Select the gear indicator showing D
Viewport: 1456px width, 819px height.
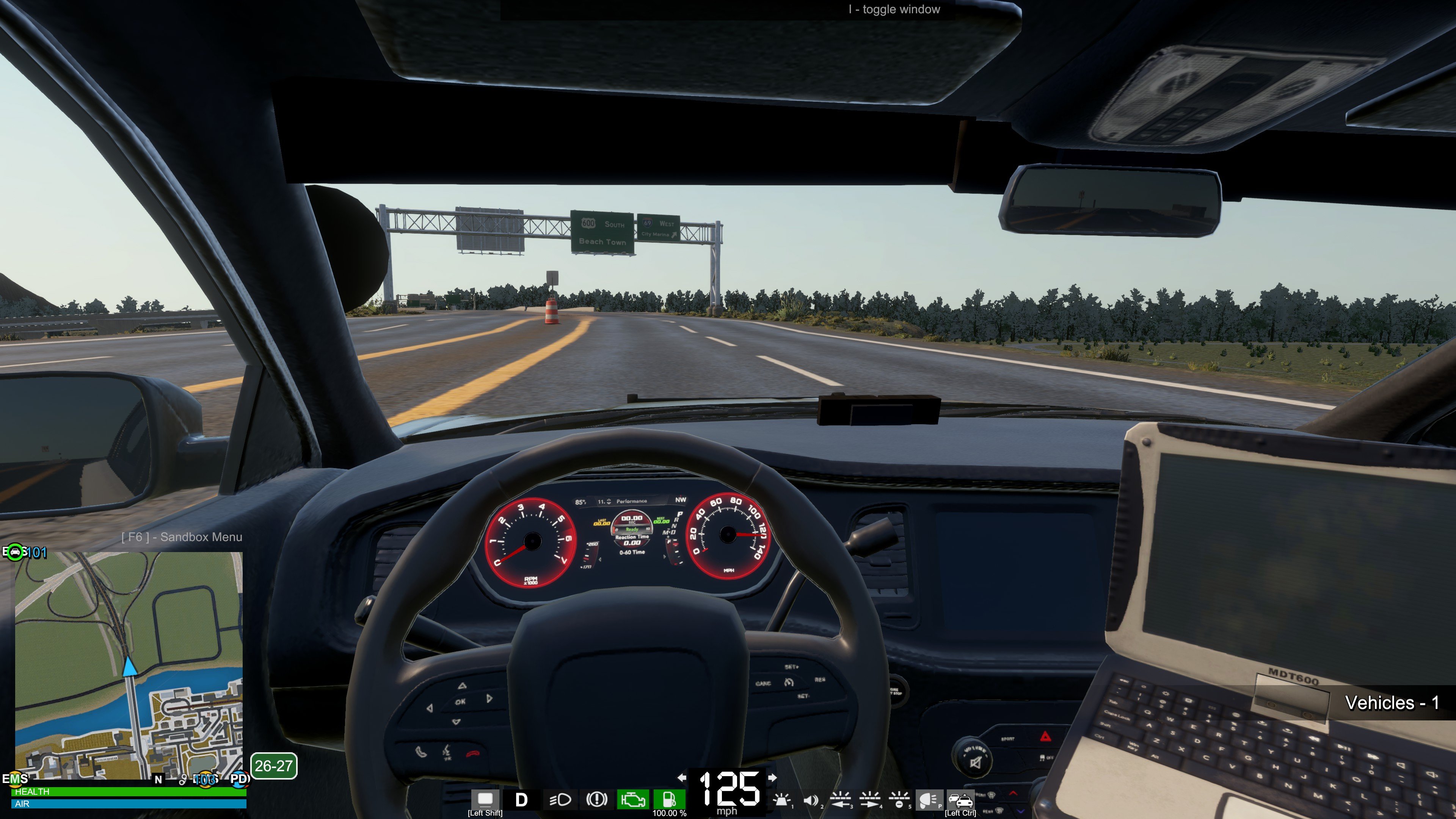coord(521,799)
